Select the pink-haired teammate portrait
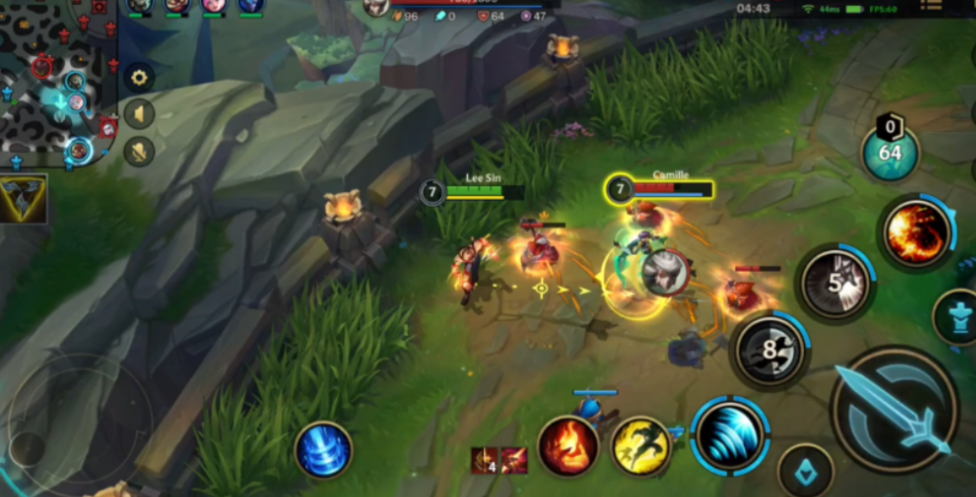The image size is (976, 497). click(x=213, y=6)
